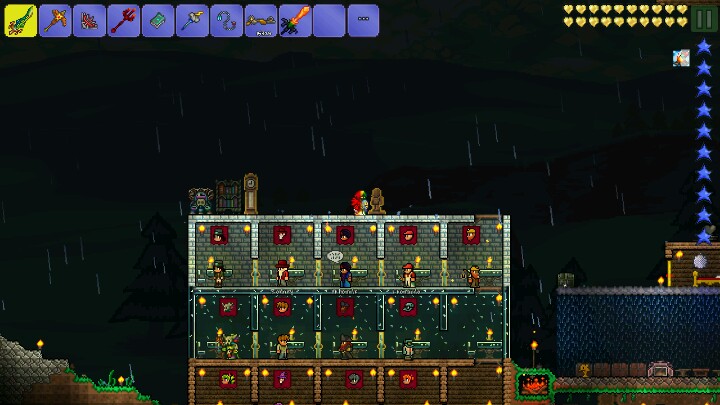Choose the red wings hotbar slot
Screen dimensions: 720x405
(89, 20)
